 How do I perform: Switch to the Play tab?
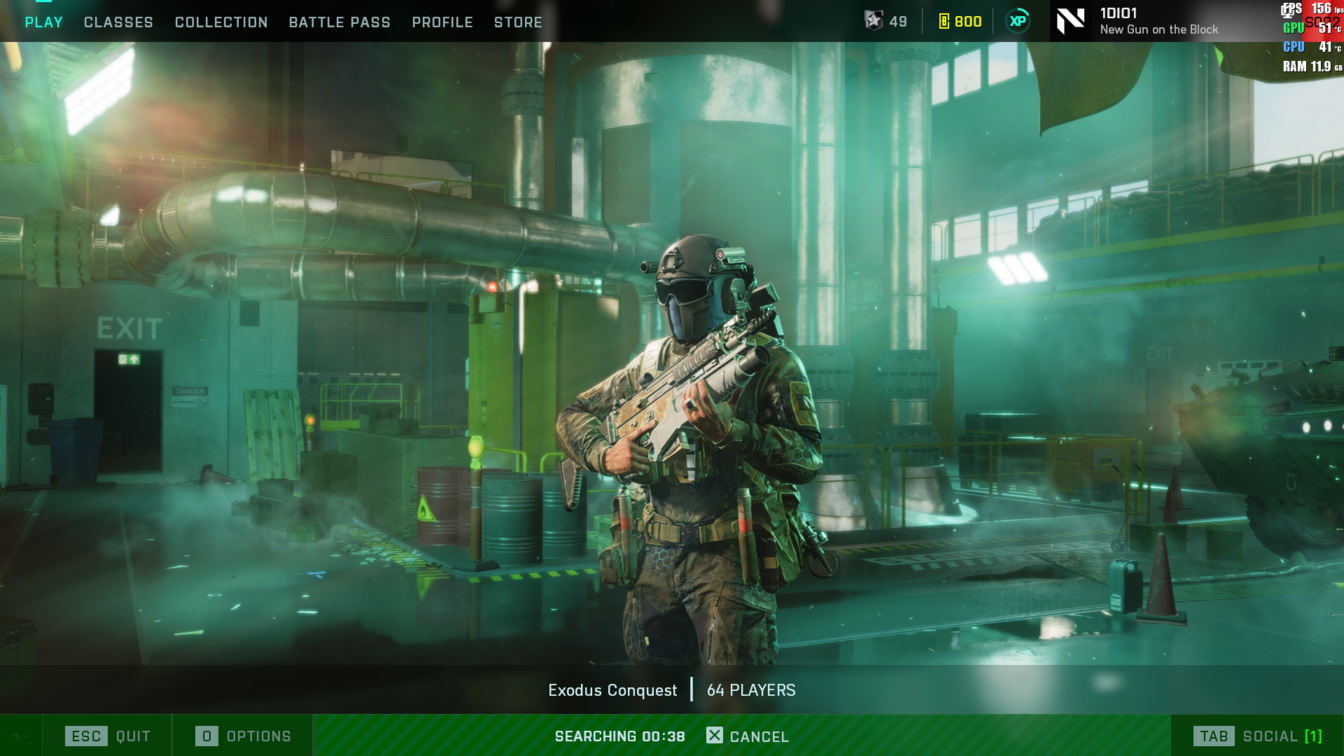click(43, 22)
